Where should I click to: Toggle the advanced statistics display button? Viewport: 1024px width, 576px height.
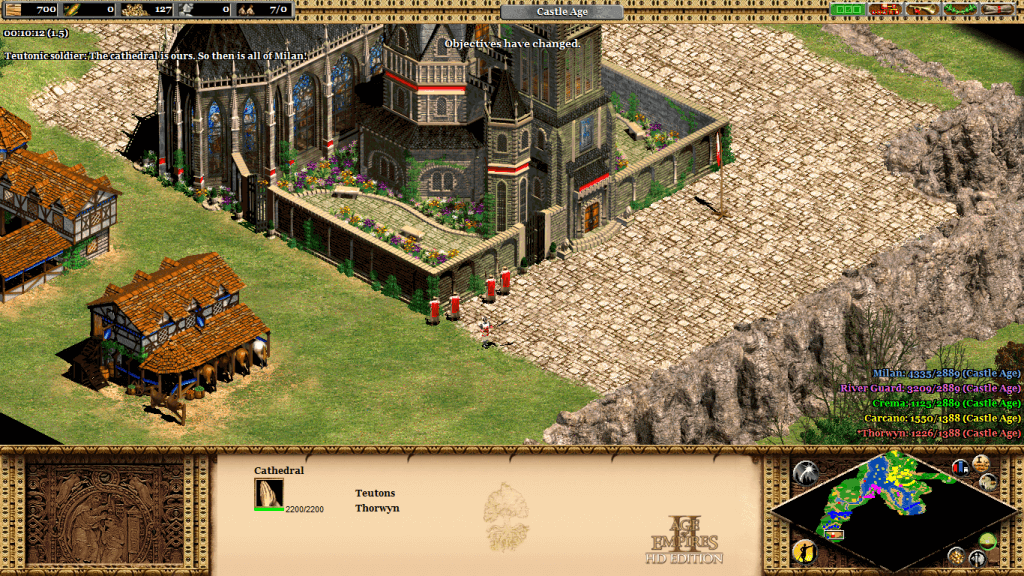[961, 467]
